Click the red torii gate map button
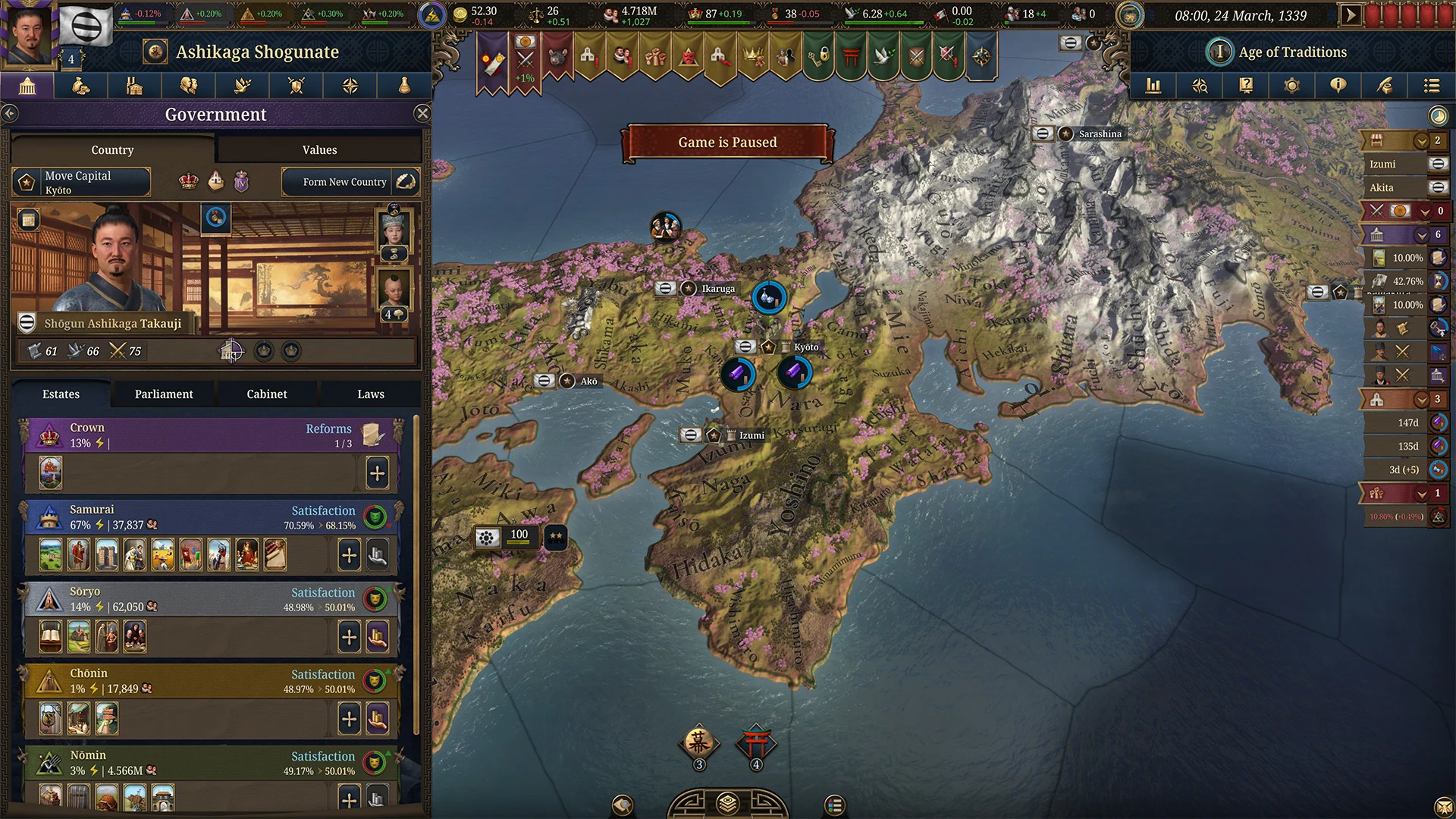The image size is (1456, 819). (756, 745)
